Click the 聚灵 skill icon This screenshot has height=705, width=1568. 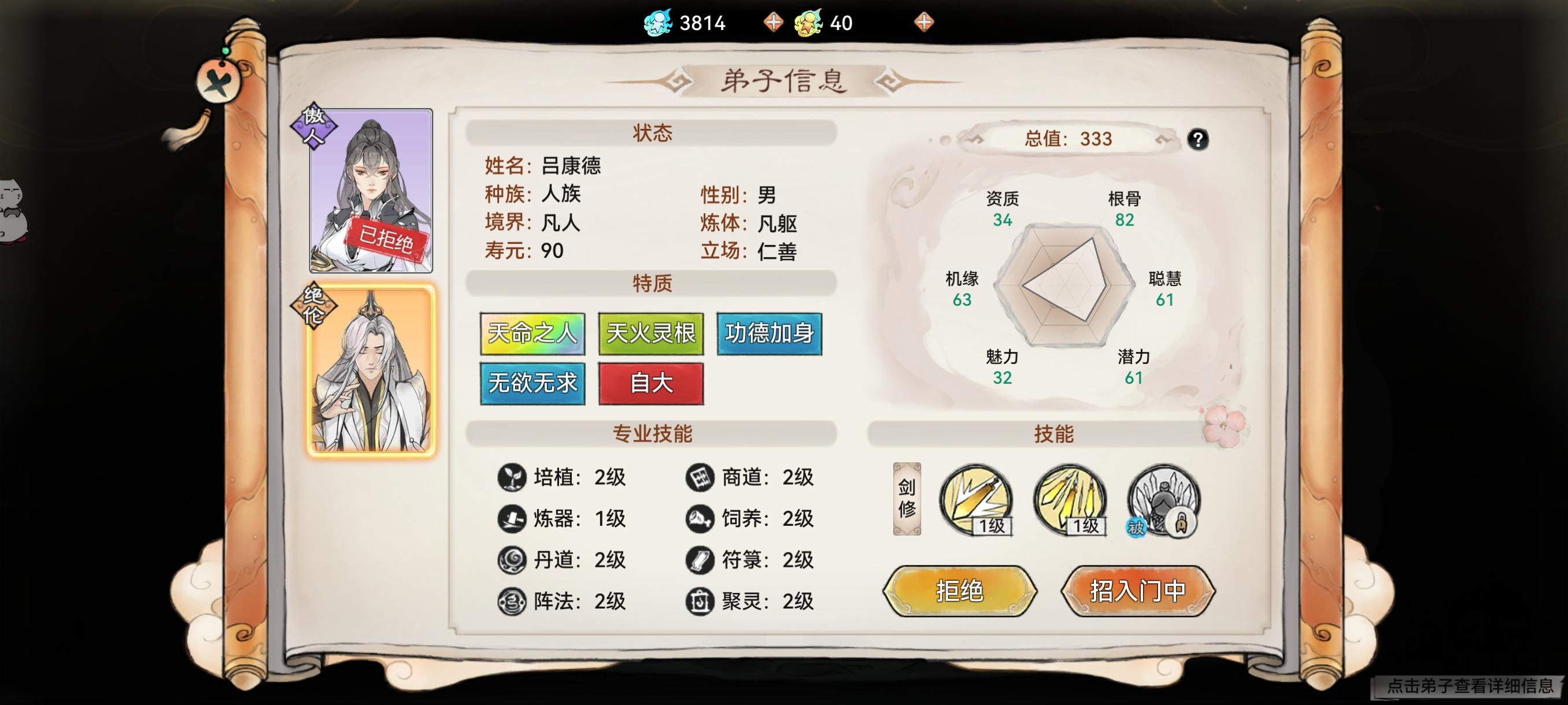(701, 602)
